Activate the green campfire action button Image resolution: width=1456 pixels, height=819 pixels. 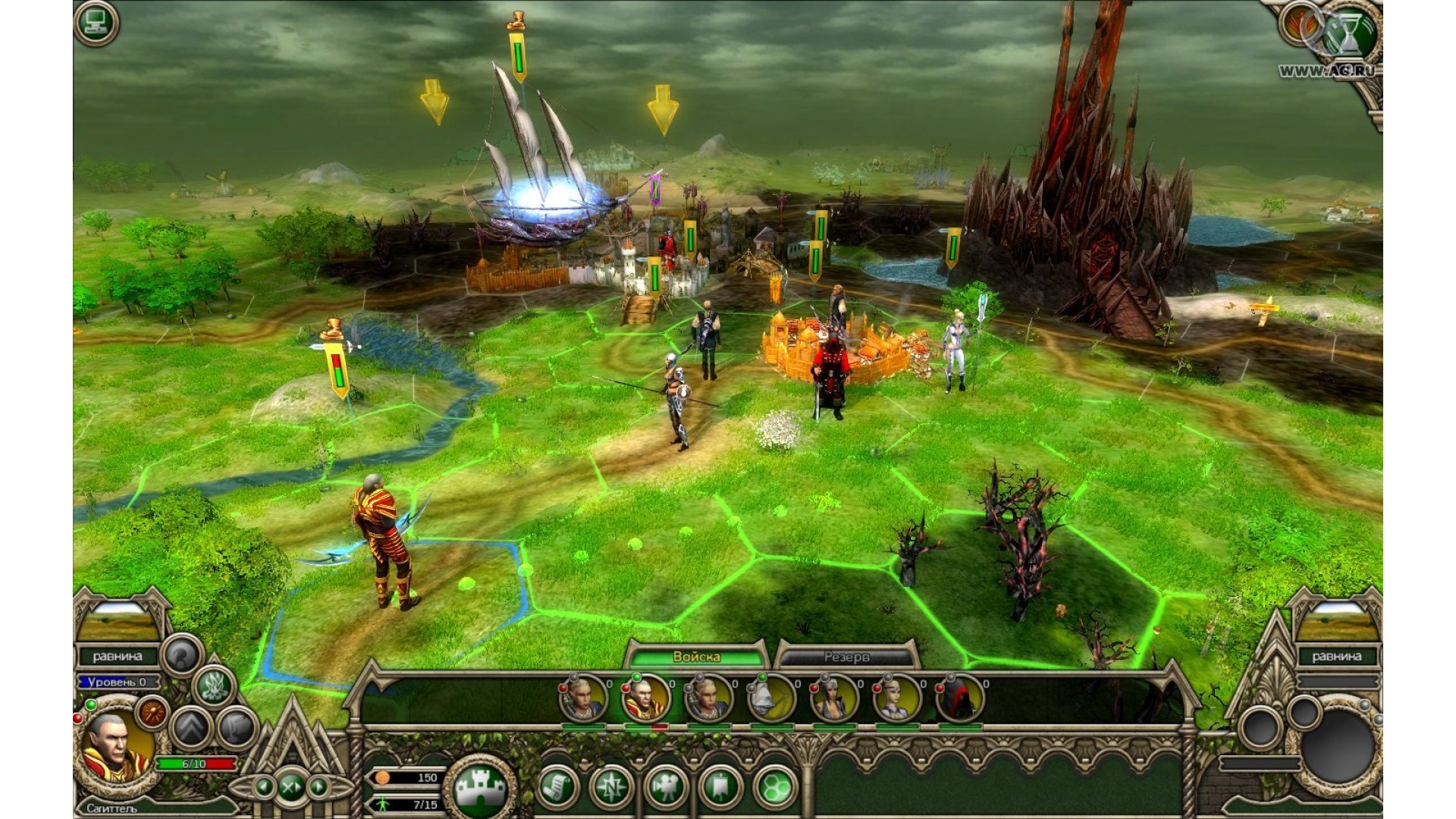215,686
